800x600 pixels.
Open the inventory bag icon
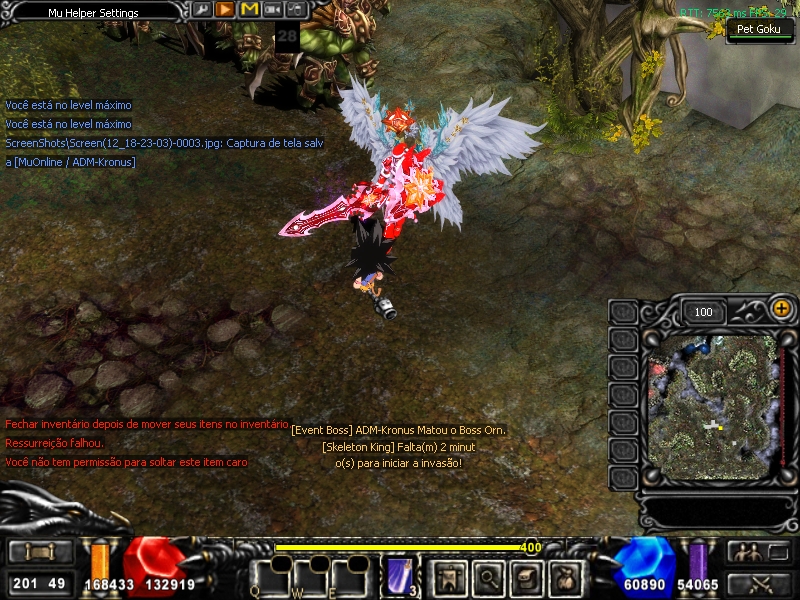(566, 577)
